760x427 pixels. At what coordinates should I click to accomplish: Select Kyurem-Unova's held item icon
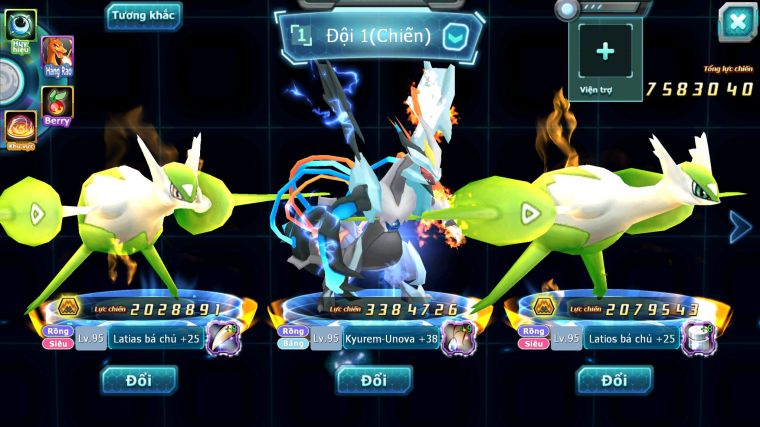tap(460, 339)
